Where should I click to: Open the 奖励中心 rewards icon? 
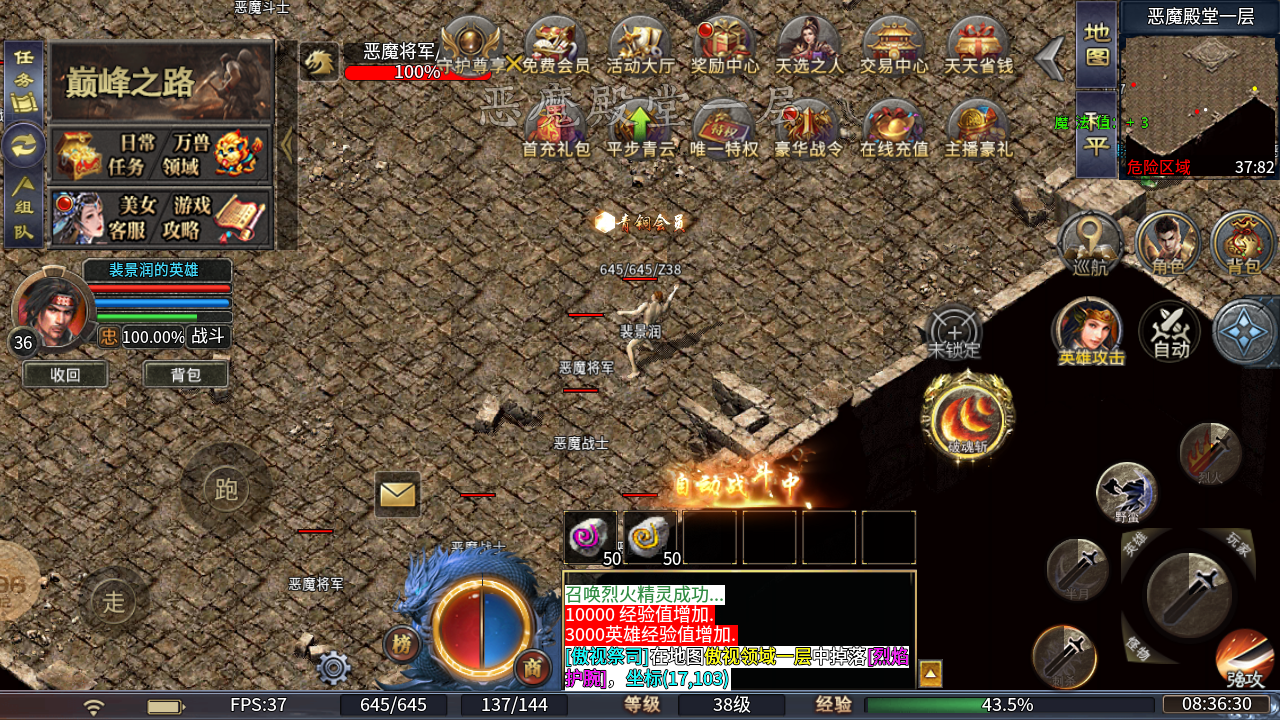click(x=724, y=47)
